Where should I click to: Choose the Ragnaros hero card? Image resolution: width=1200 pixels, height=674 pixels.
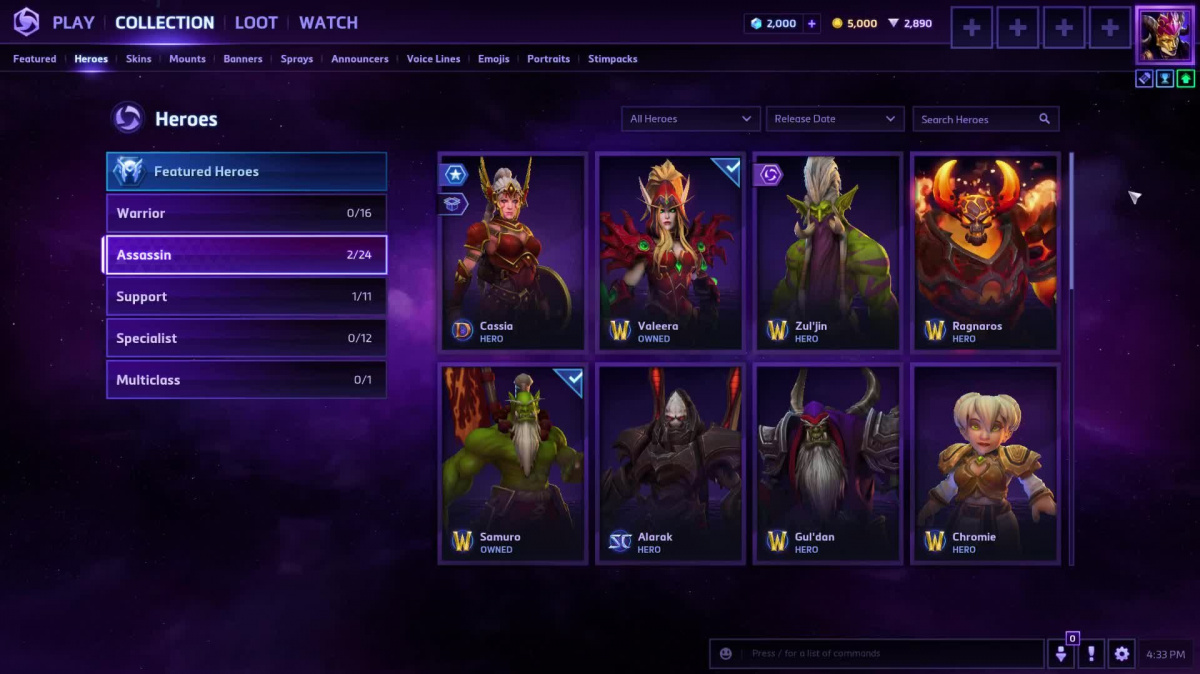(x=986, y=252)
